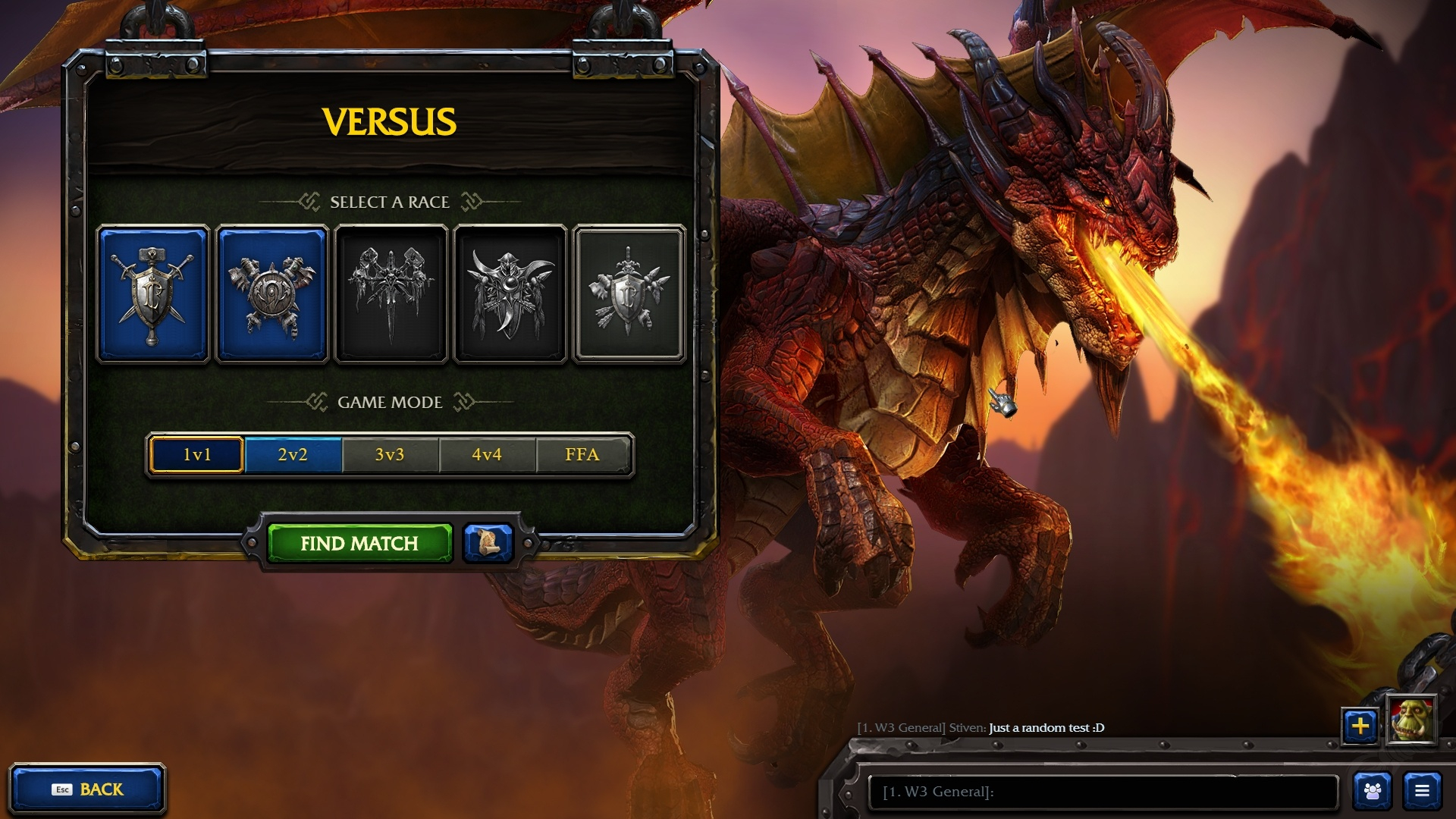Select the Human race crest
The image size is (1456, 819).
point(153,294)
